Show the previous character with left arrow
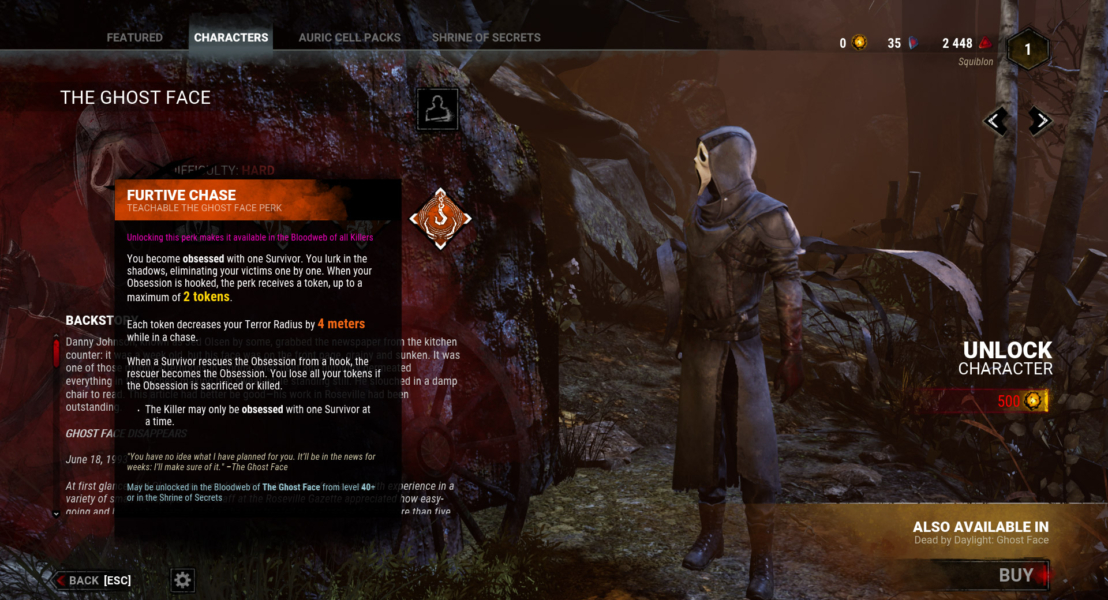This screenshot has width=1108, height=600. (x=996, y=121)
